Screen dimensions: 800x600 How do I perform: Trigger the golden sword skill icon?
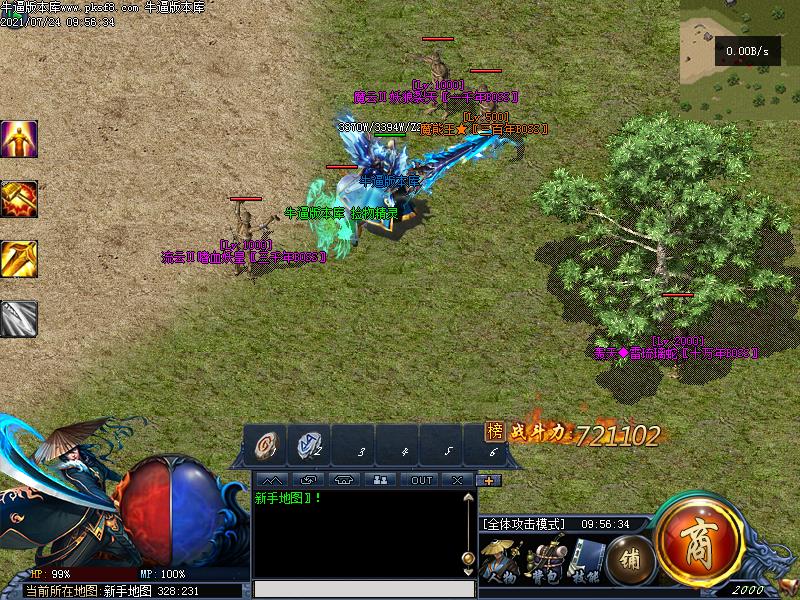(x=19, y=259)
